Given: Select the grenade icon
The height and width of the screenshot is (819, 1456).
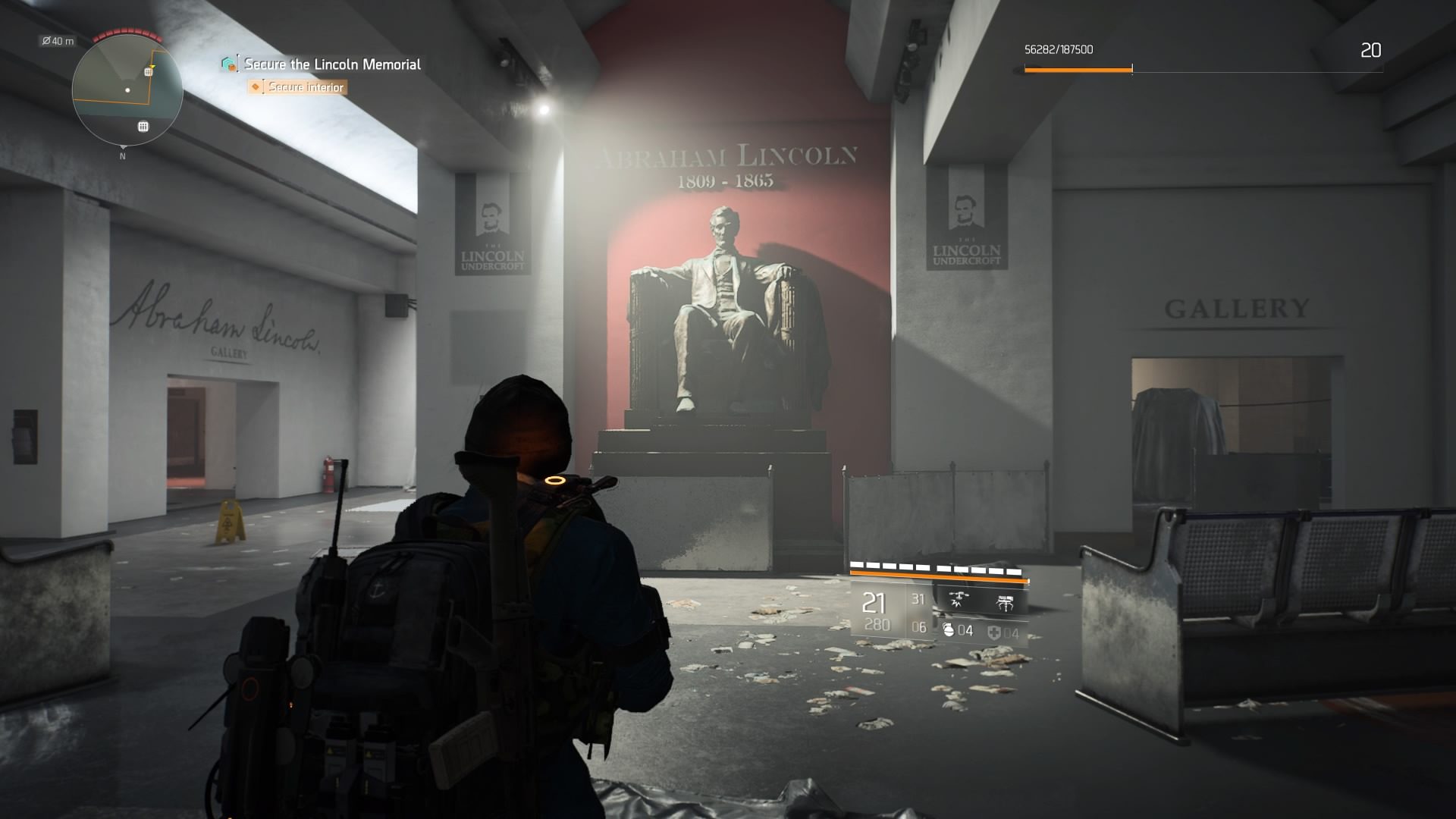Looking at the screenshot, I should coord(948,630).
